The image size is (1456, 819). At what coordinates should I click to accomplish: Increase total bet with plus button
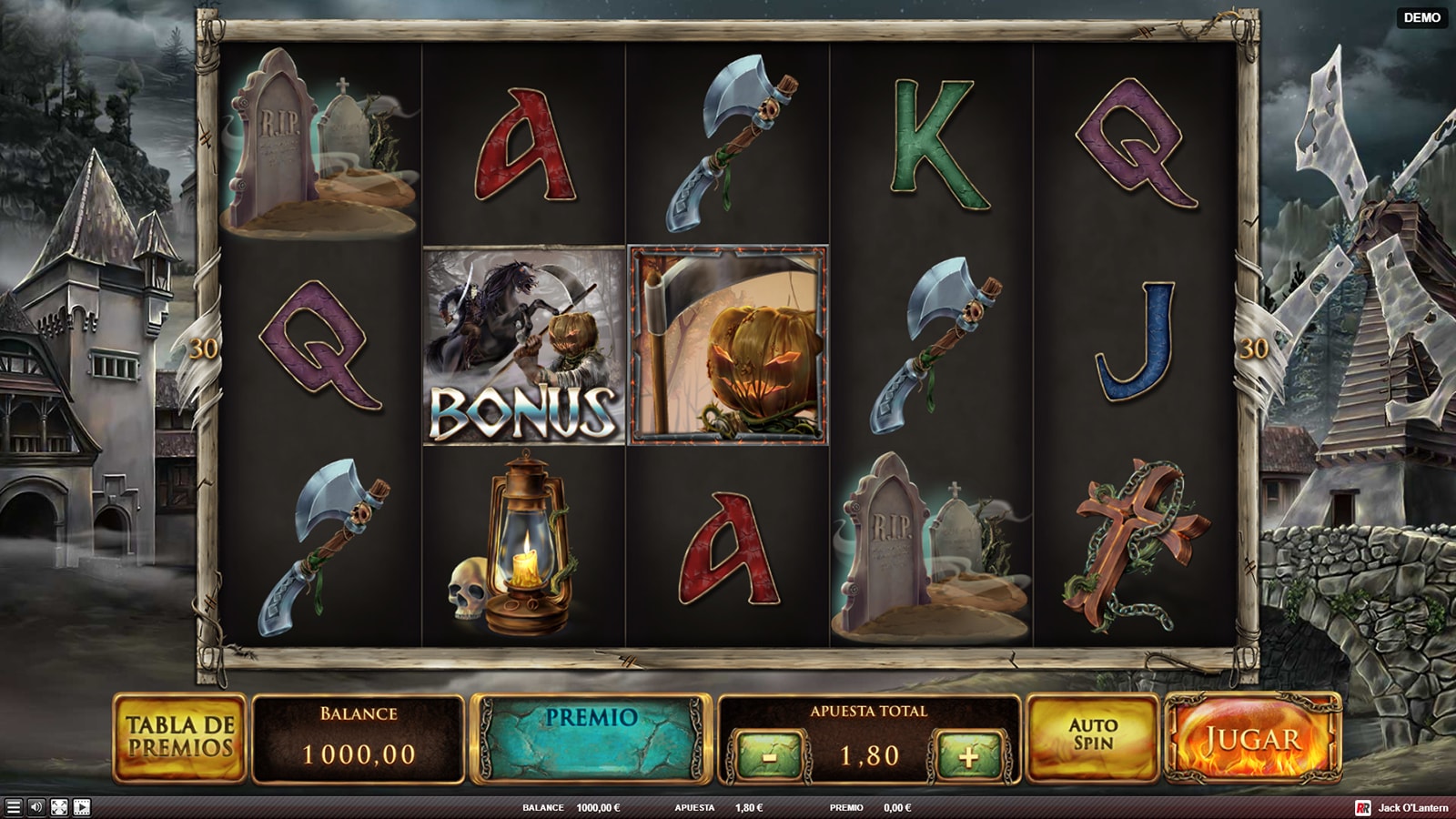tap(968, 755)
